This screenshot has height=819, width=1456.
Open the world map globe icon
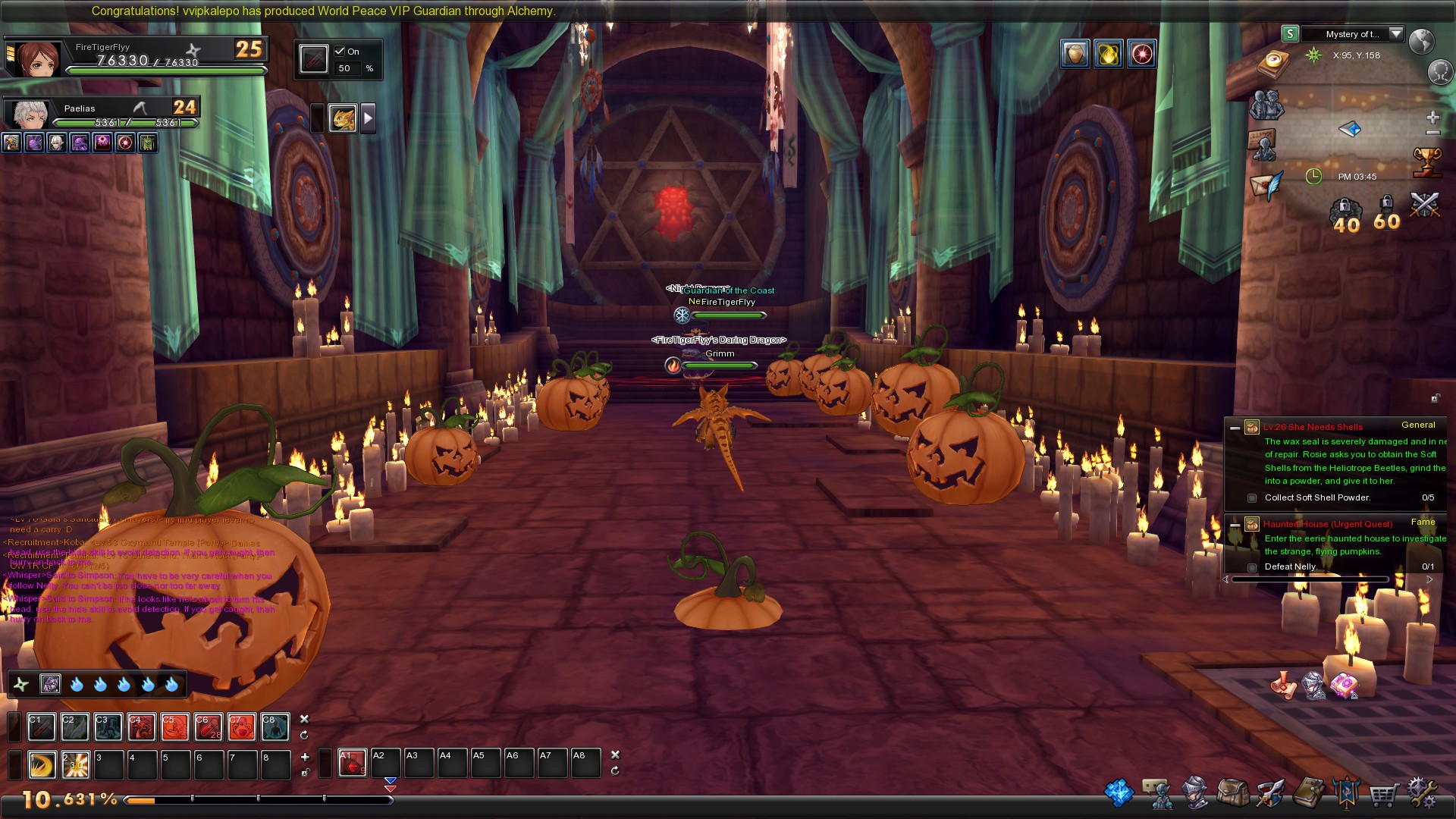(1423, 42)
